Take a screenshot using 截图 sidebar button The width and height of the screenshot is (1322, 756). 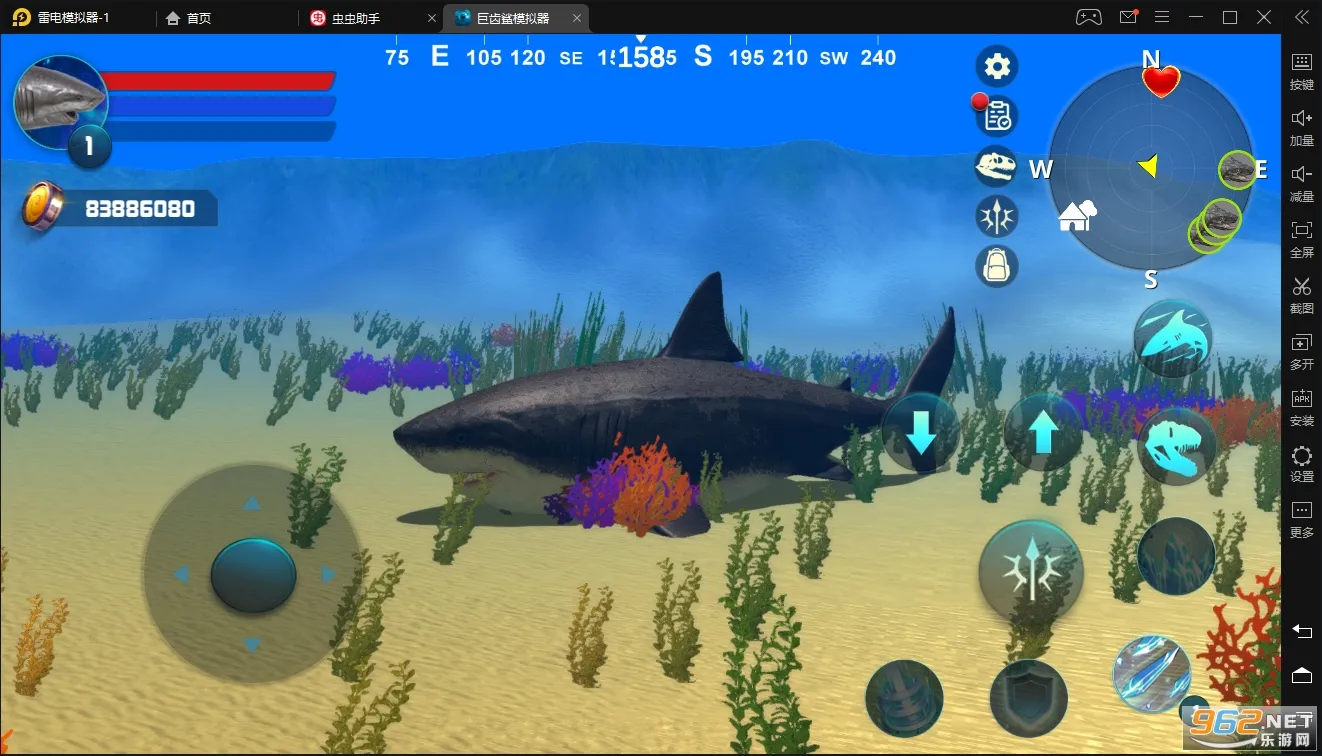1301,296
